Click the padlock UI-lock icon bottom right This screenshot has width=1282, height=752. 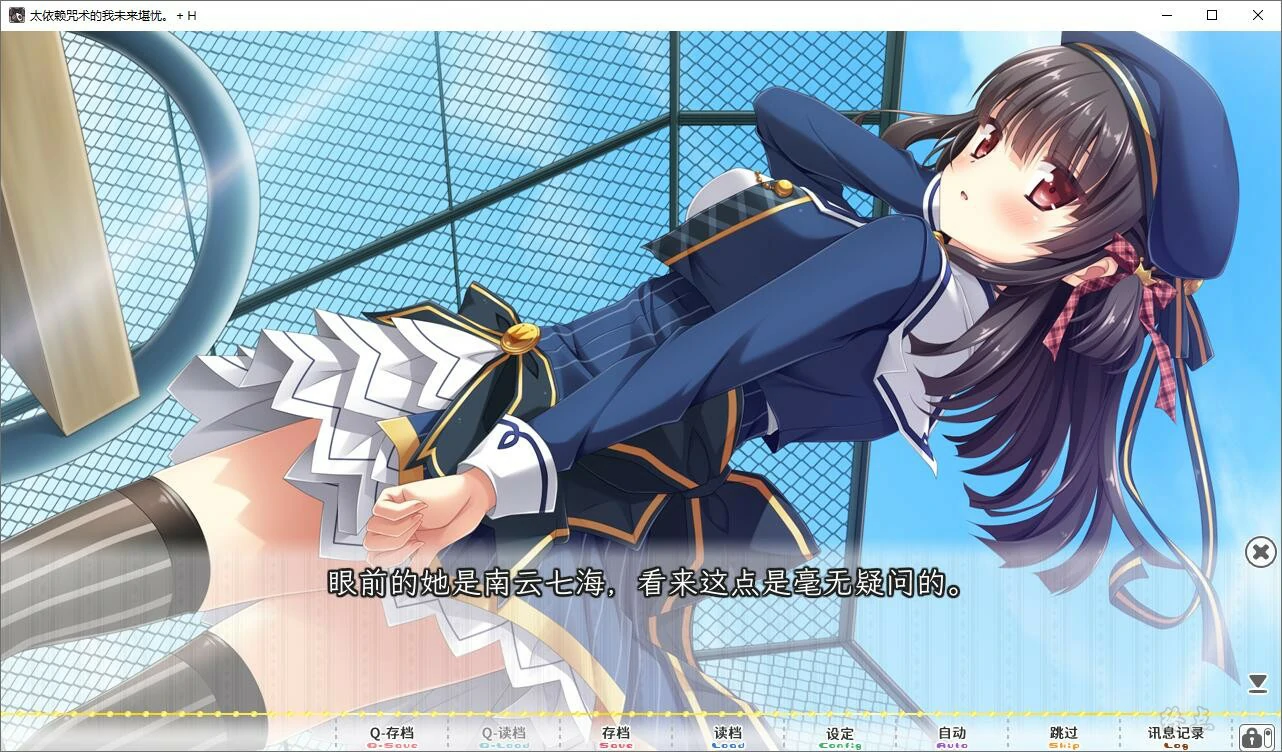coord(1252,736)
